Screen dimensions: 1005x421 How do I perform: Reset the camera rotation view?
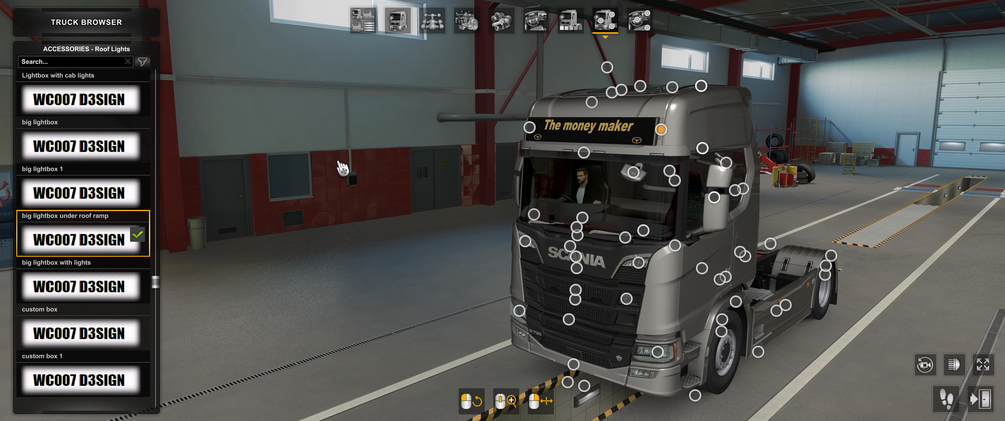pyautogui.click(x=925, y=365)
